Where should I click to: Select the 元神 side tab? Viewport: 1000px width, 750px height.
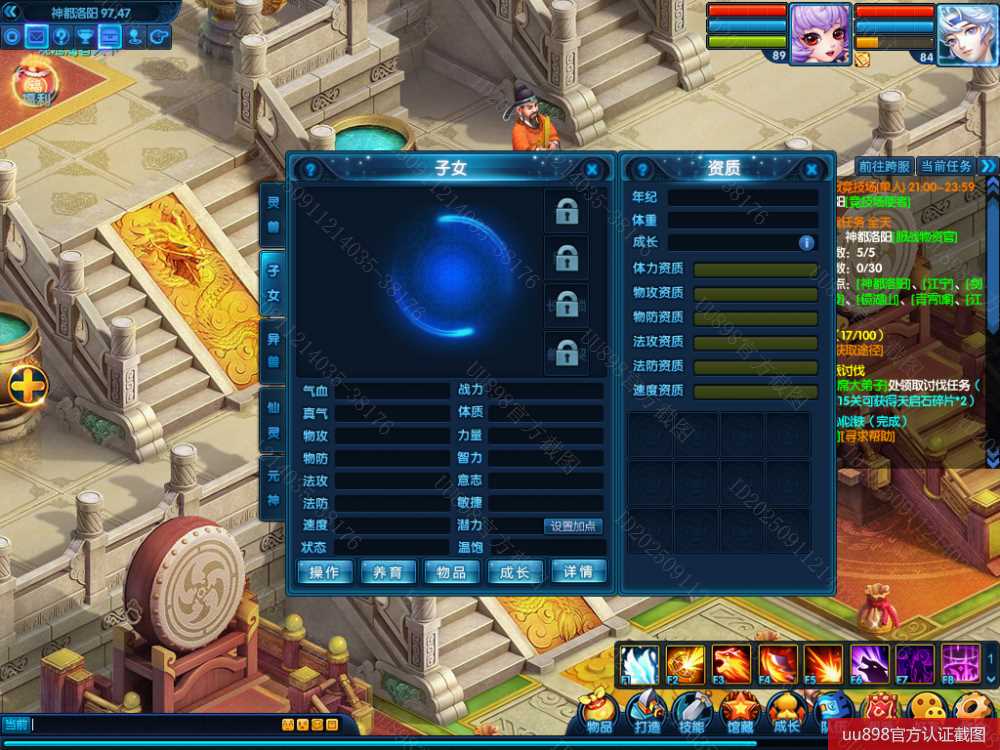[272, 488]
